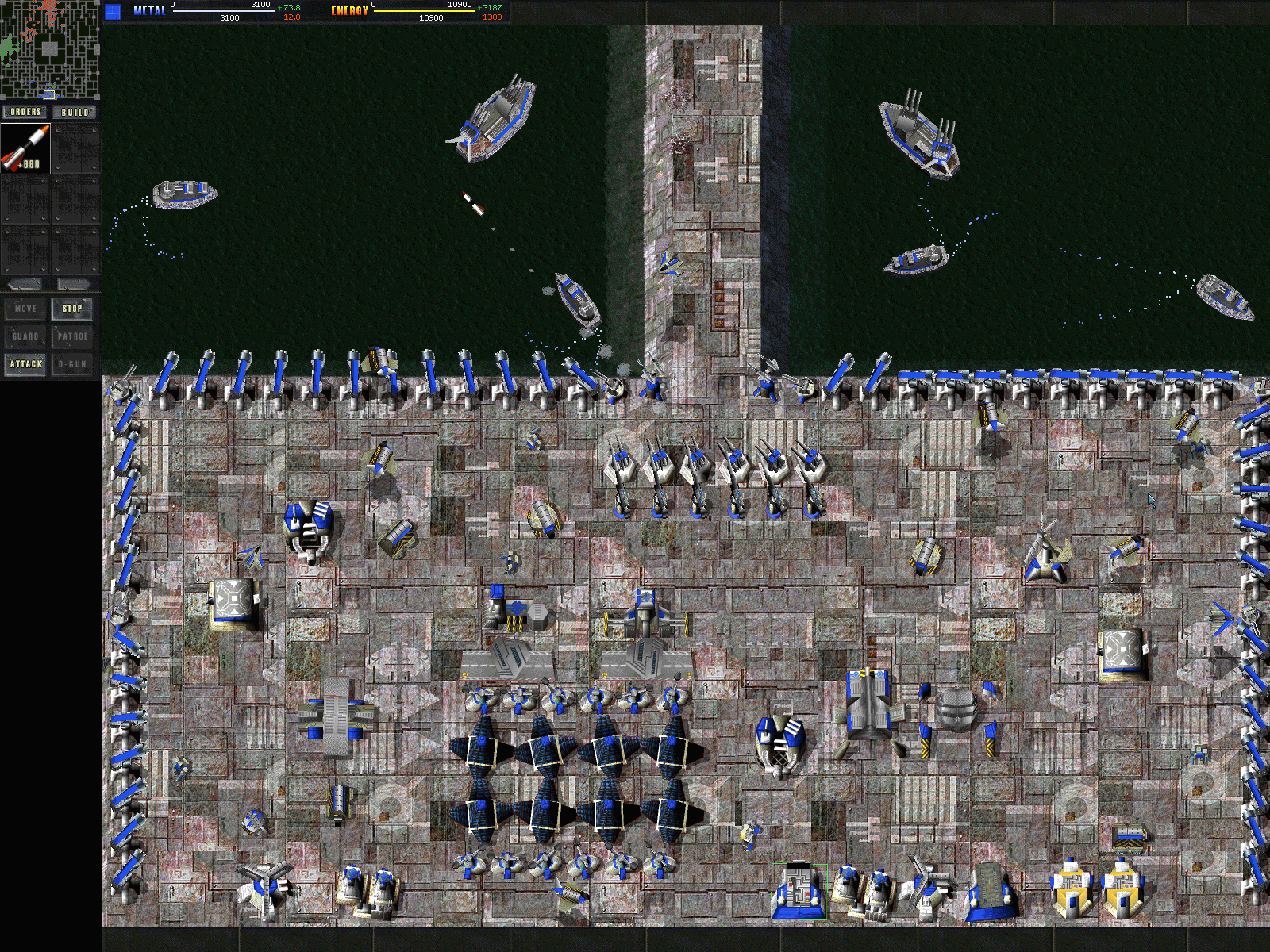Click the PATROL command icon

72,336
